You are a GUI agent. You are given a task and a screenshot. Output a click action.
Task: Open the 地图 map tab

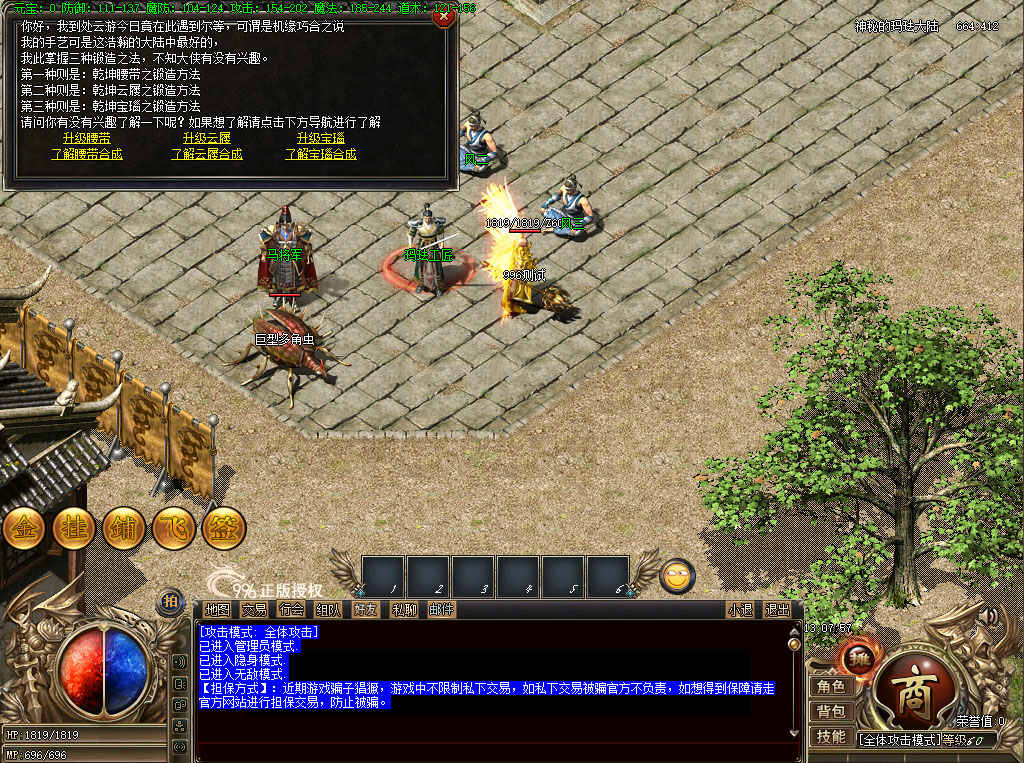[217, 609]
